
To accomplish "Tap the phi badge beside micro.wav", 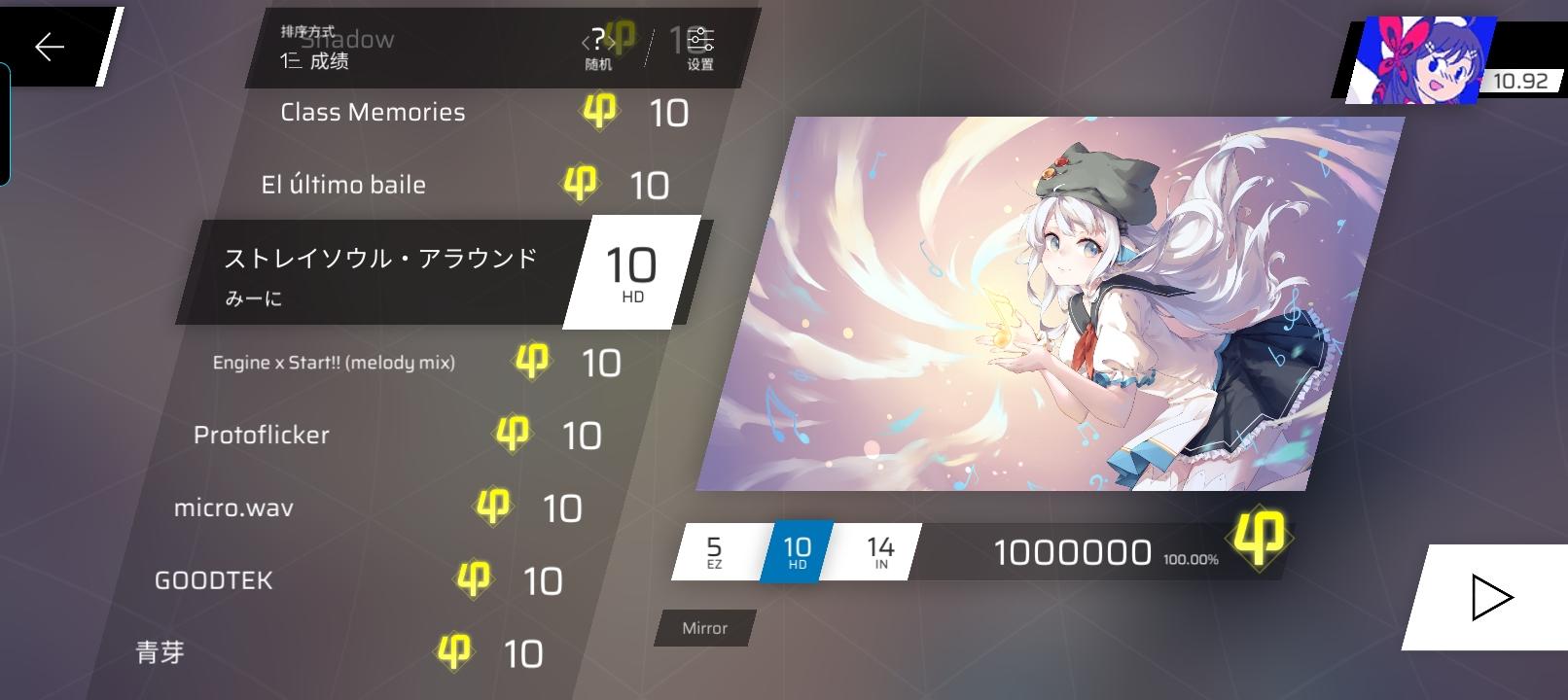I will point(496,506).
